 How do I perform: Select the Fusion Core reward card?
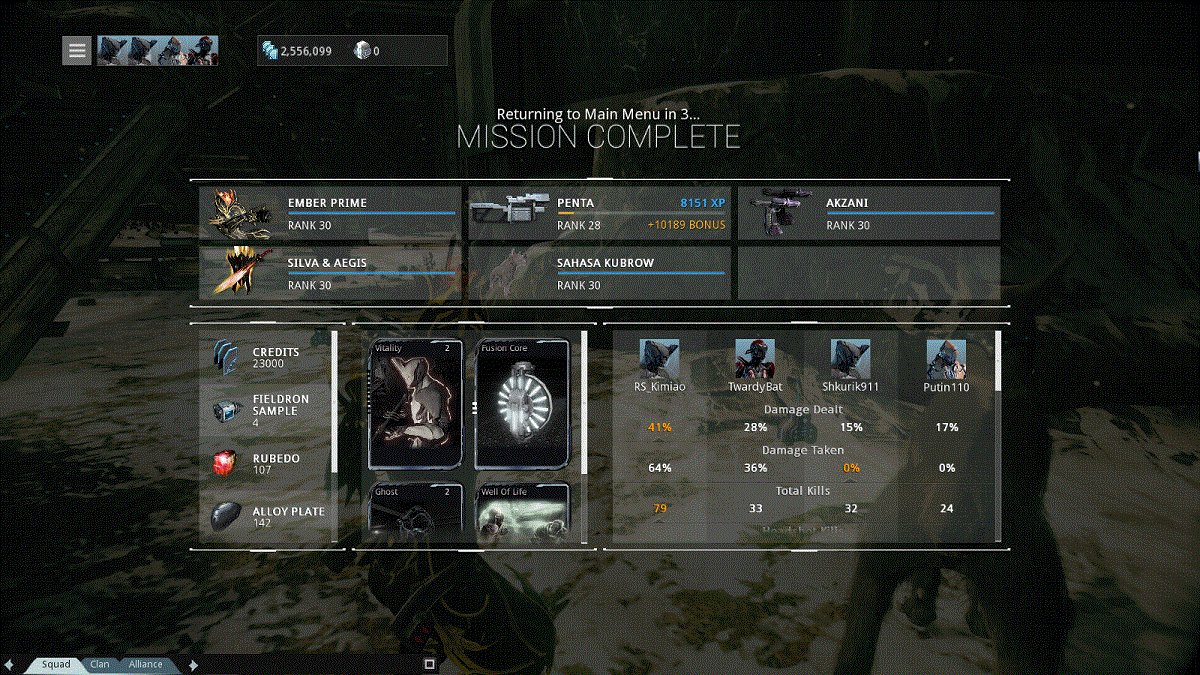[x=523, y=404]
